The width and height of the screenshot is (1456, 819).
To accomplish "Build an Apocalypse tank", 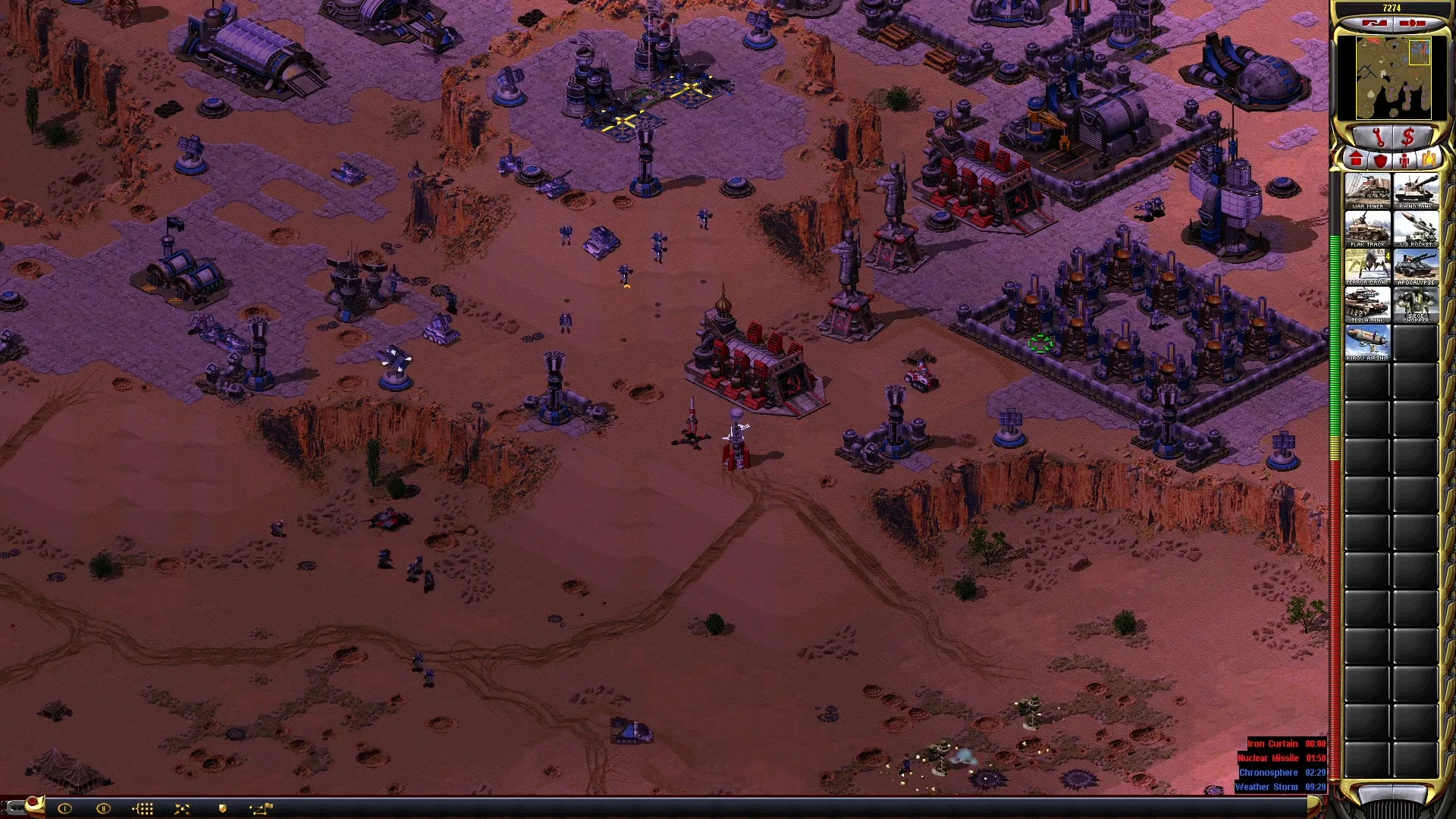I will (1416, 266).
